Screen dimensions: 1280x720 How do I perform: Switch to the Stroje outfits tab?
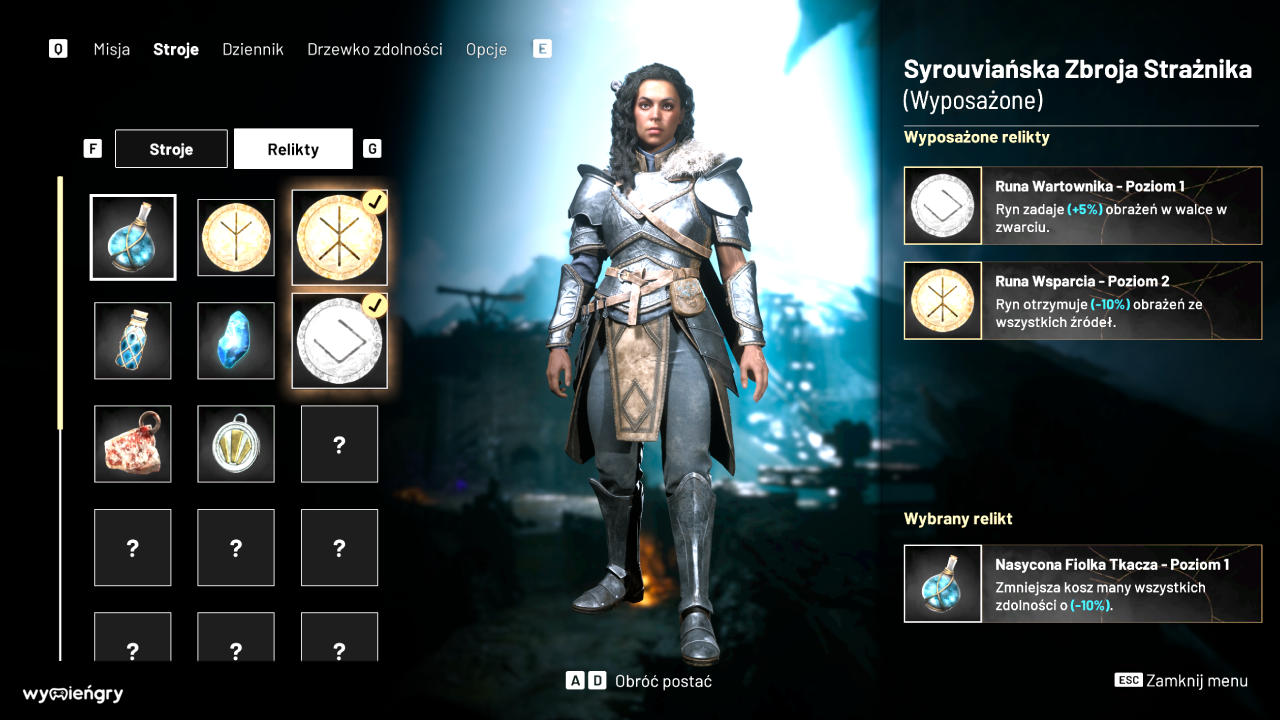pos(171,149)
